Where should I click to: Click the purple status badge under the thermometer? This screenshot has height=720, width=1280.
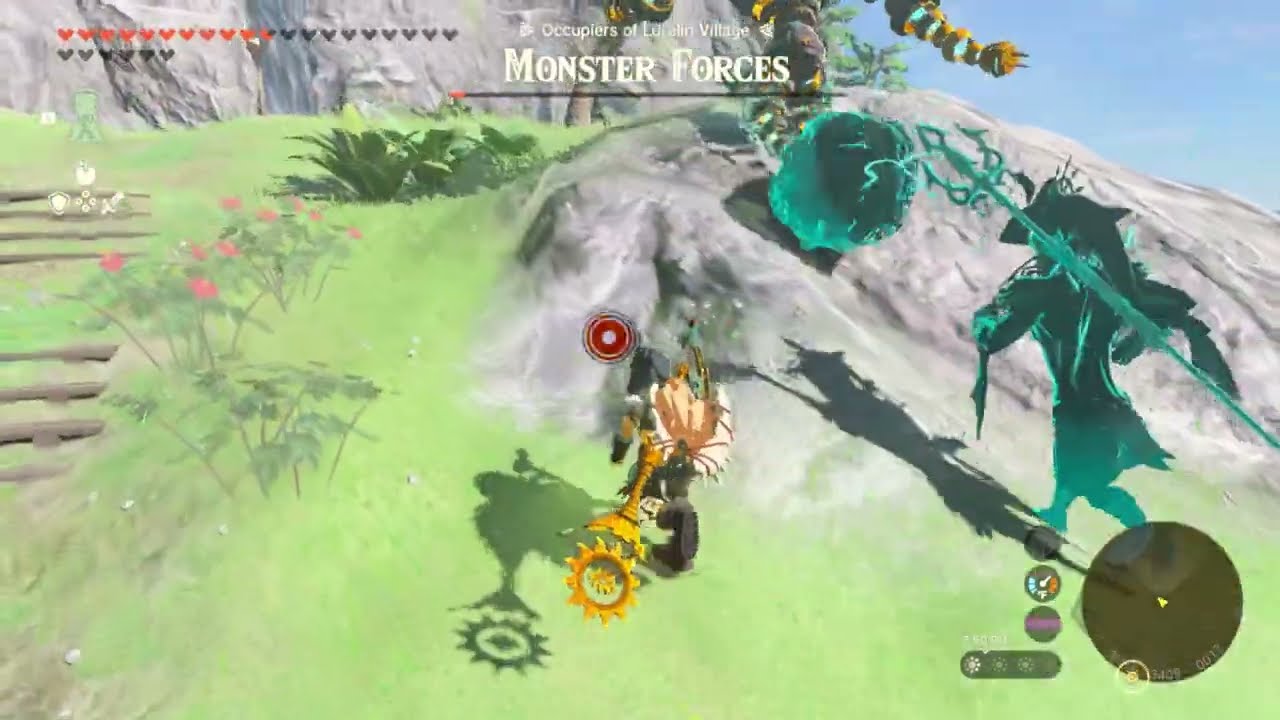[1043, 622]
